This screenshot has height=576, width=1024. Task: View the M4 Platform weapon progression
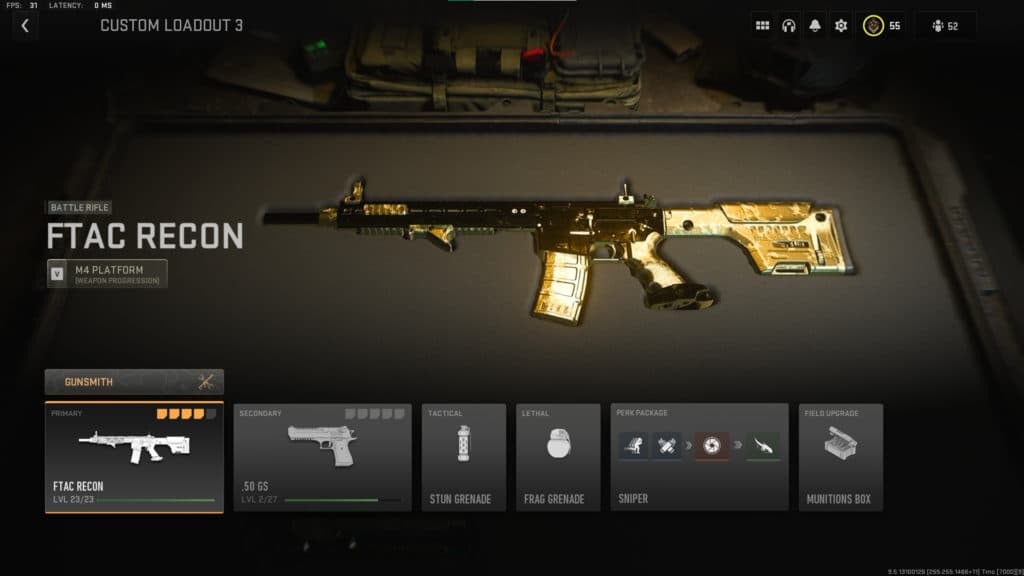[x=107, y=273]
